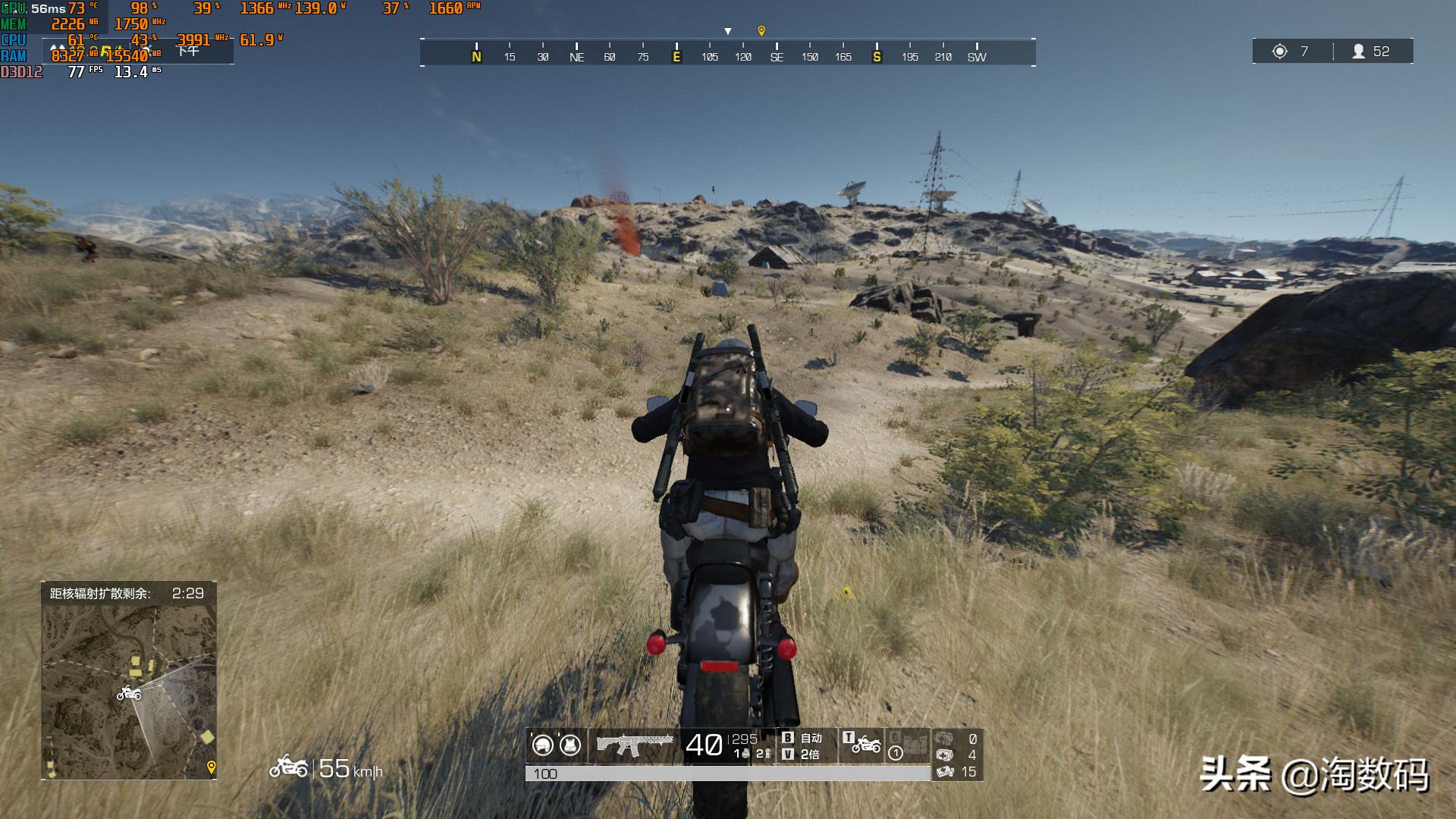Click the motorcycle speedometer icon

[x=288, y=767]
